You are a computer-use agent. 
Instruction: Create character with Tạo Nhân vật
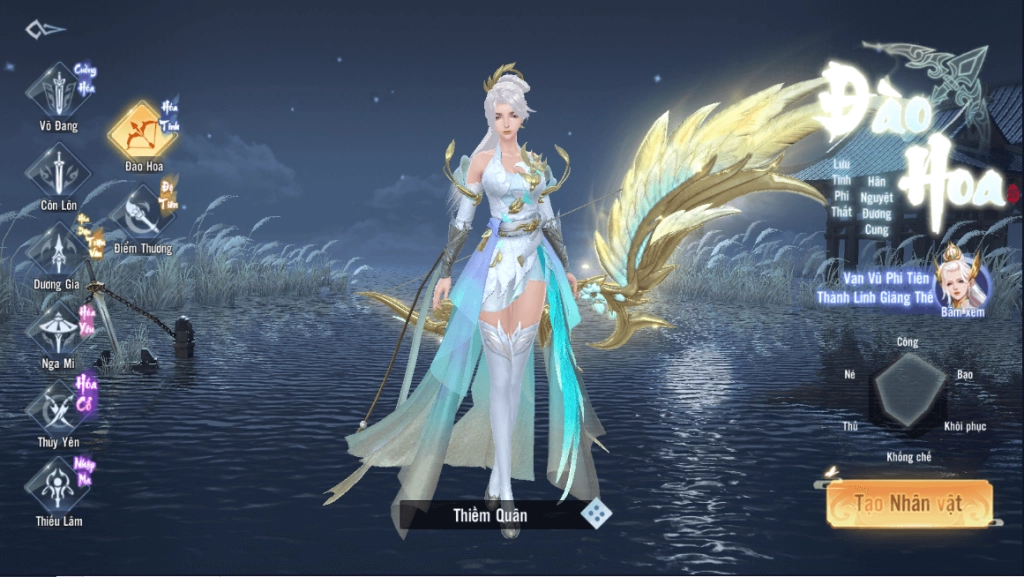pyautogui.click(x=908, y=504)
